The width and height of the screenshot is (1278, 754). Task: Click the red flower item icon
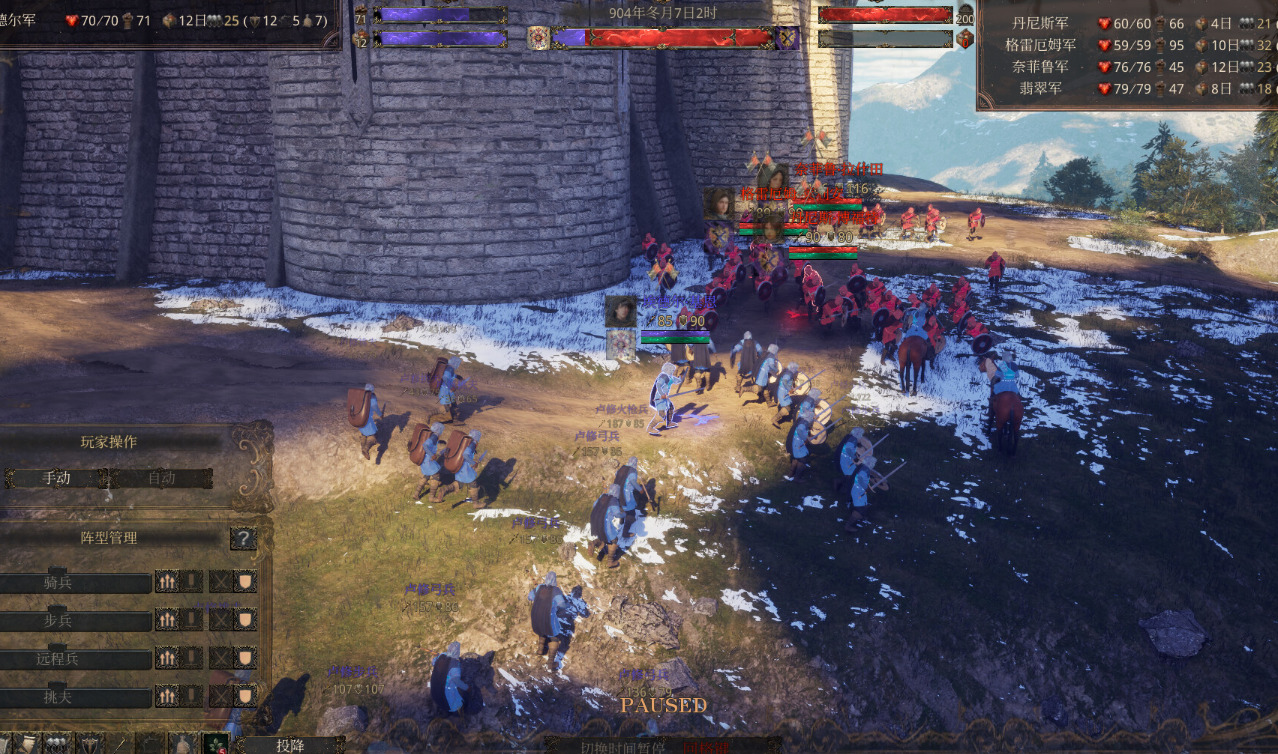[x=215, y=744]
